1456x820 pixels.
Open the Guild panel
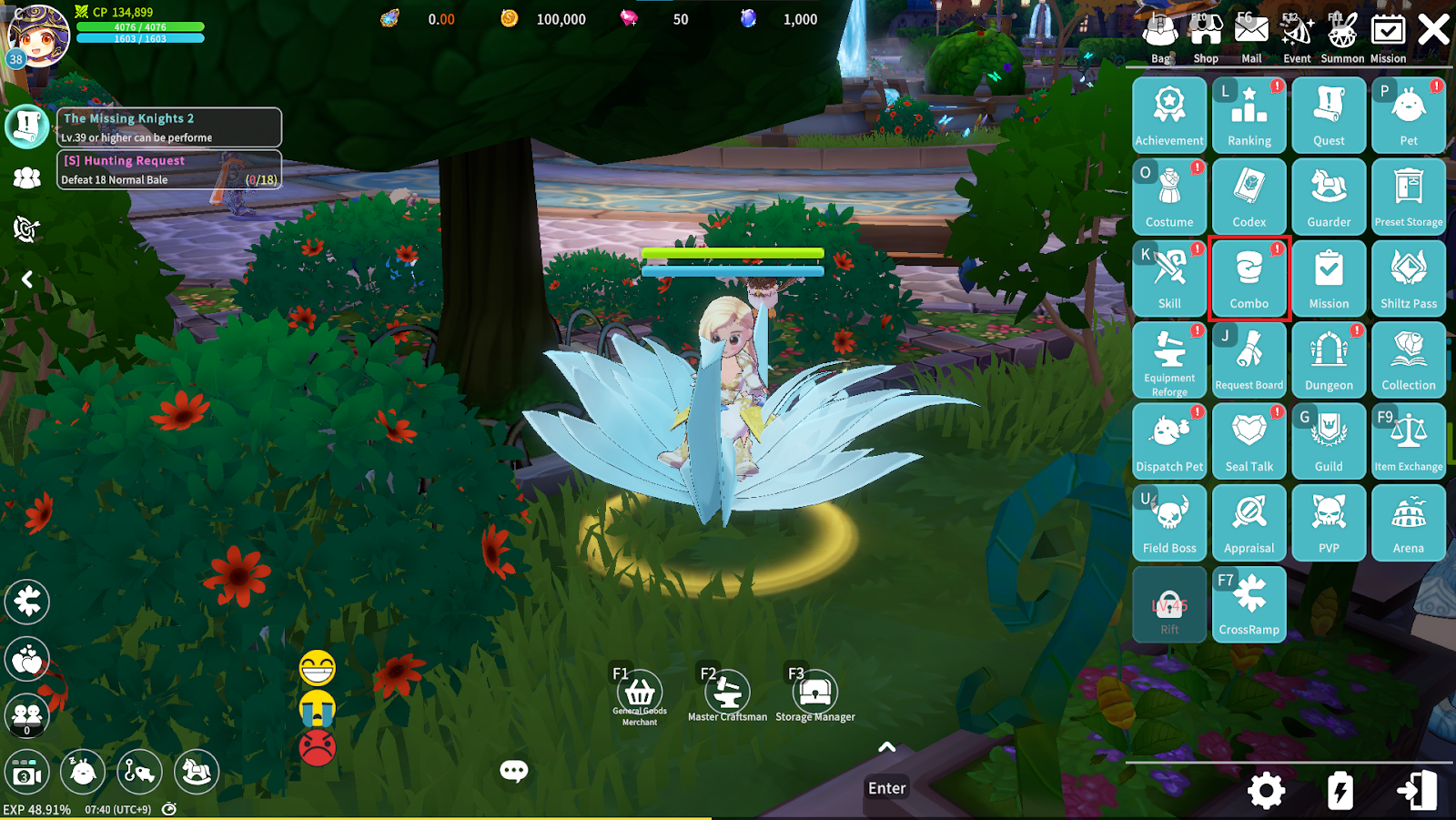(x=1329, y=440)
